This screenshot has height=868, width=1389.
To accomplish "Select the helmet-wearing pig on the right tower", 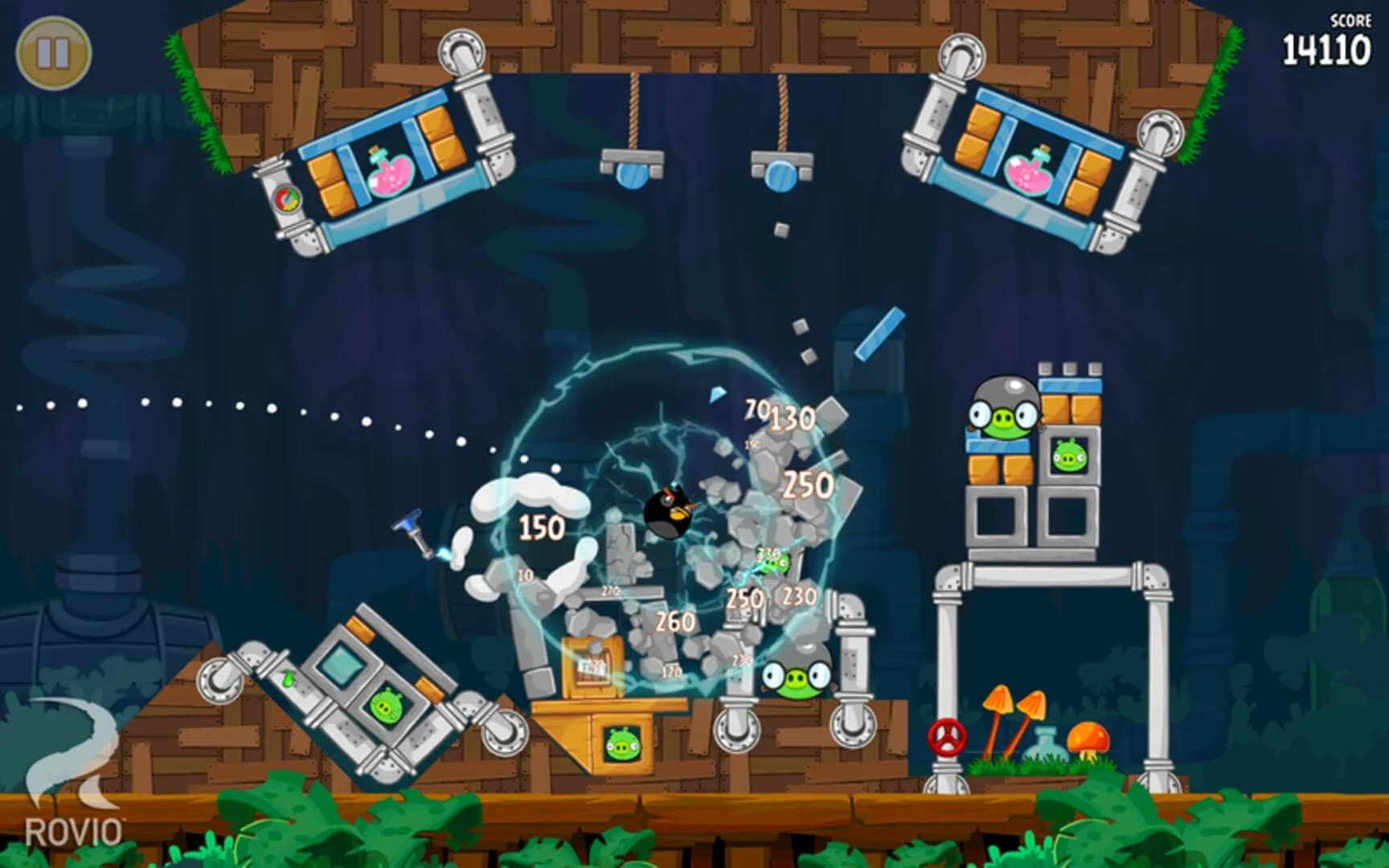I will 1006,415.
